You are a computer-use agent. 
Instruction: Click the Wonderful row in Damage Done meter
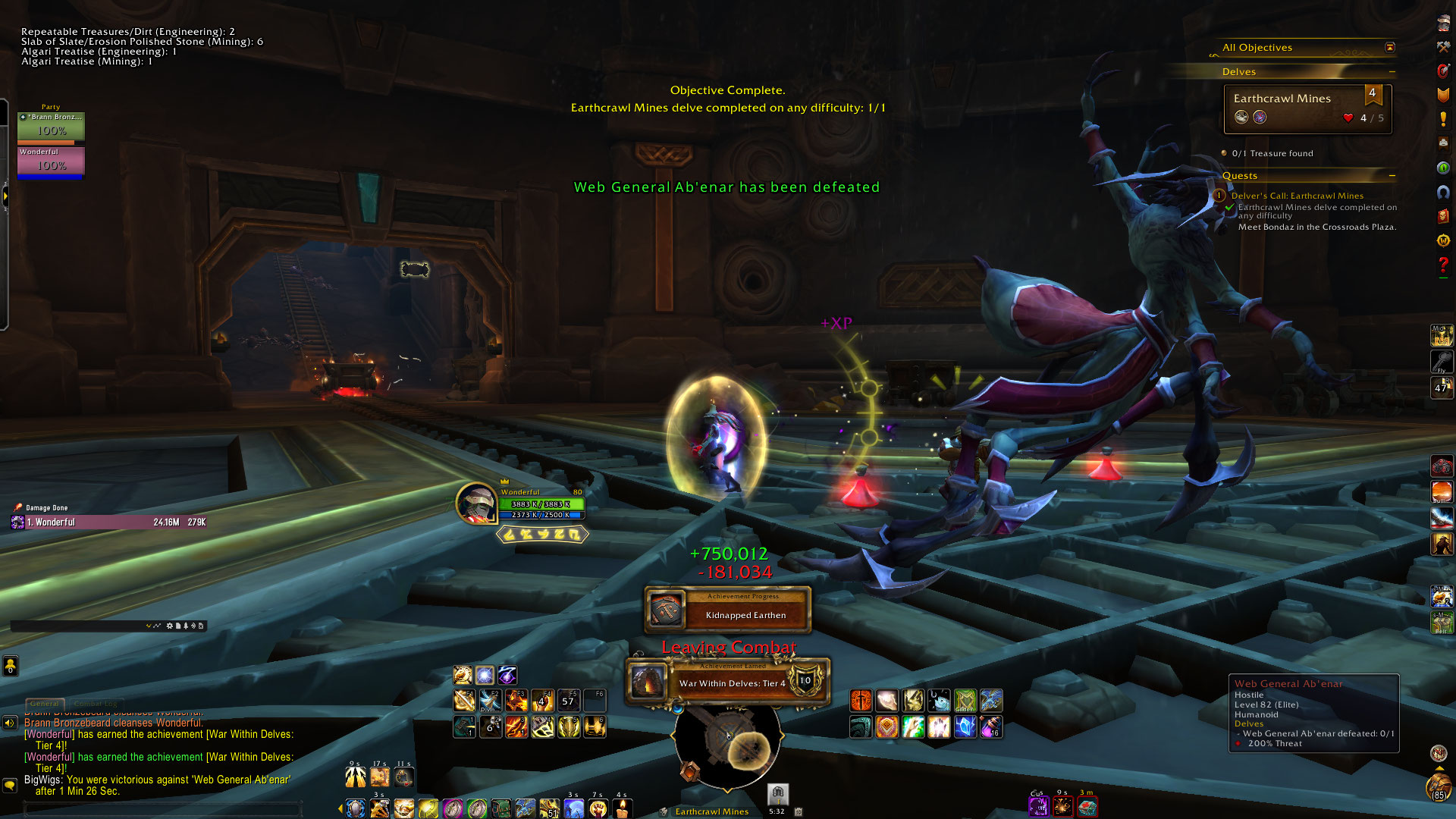click(110, 522)
